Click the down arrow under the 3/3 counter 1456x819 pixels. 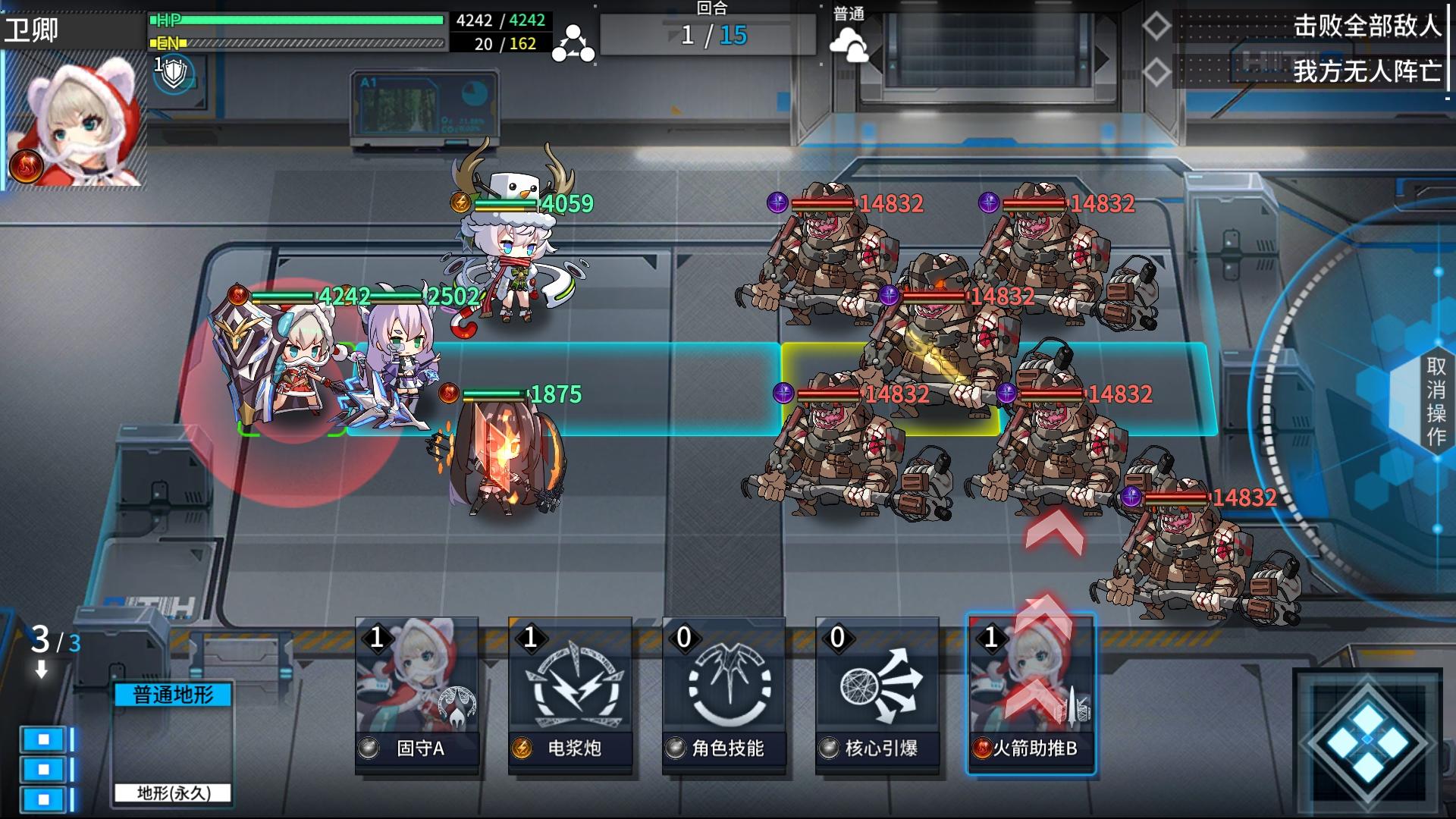point(39,670)
